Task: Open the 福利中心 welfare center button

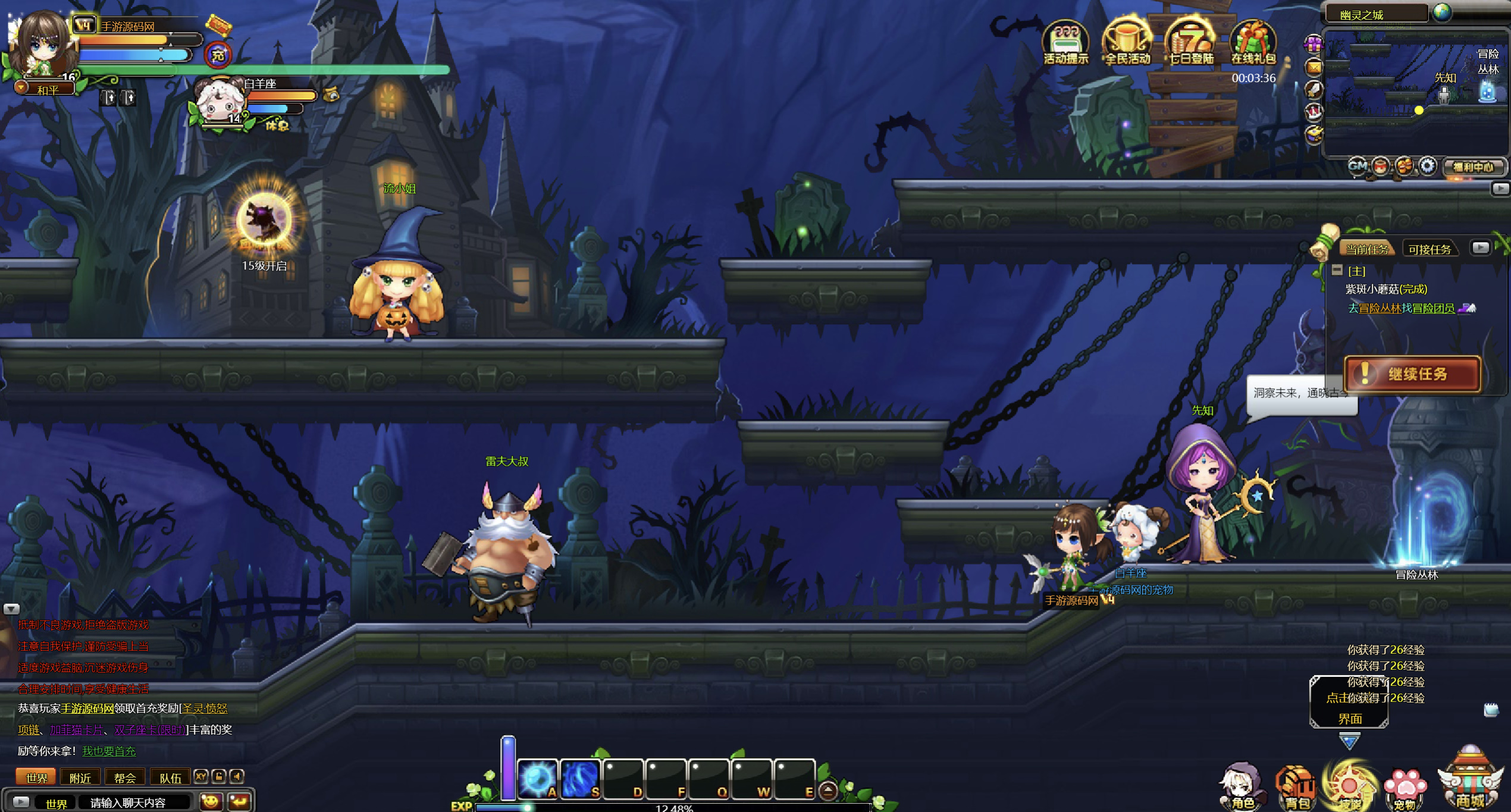Action: click(x=1474, y=167)
